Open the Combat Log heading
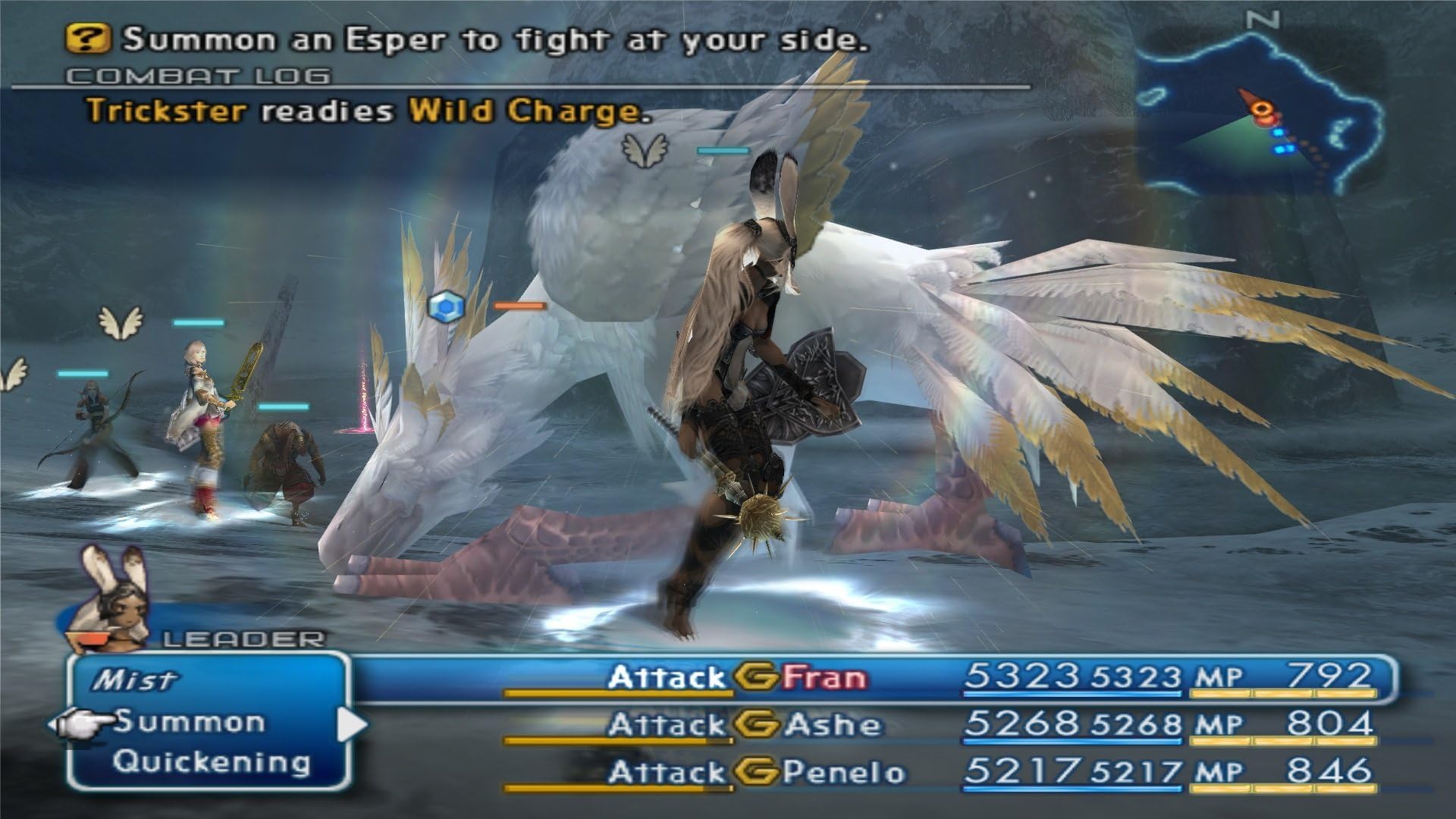The height and width of the screenshot is (819, 1456). tap(198, 76)
